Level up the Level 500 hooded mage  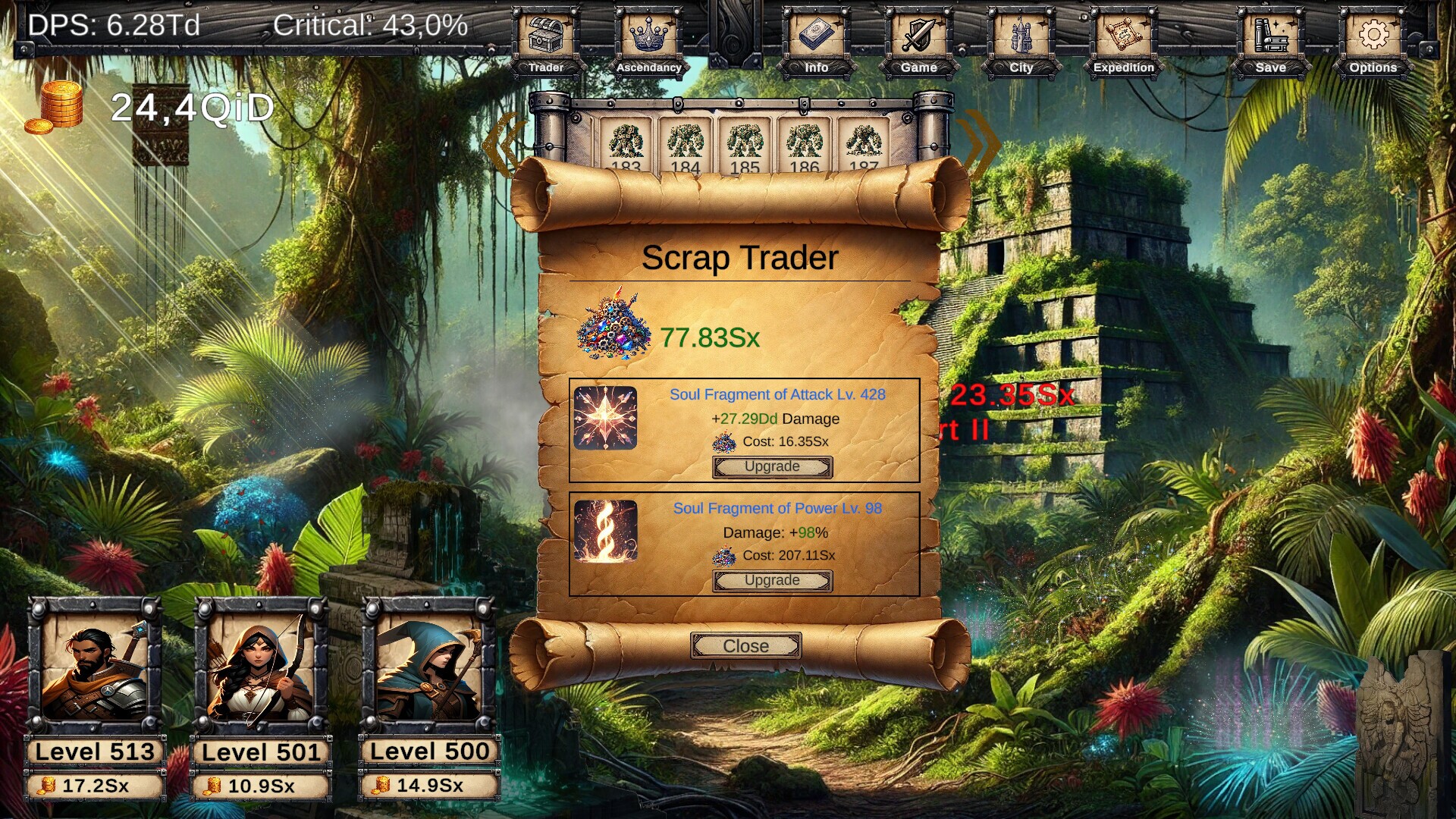click(x=429, y=786)
